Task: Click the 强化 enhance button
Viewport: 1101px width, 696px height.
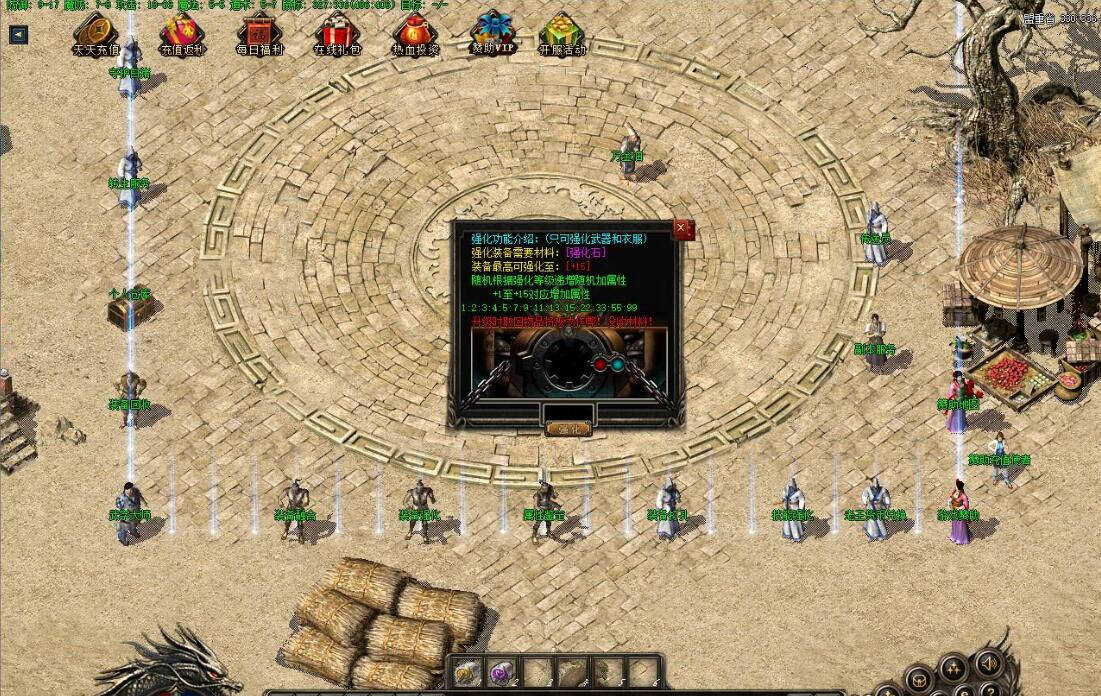Action: coord(568,429)
